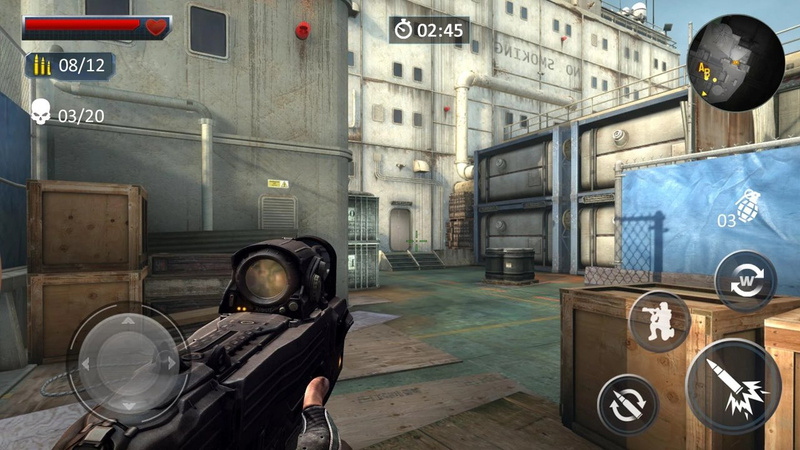Reload using the circular arrows bullet button

click(x=627, y=403)
